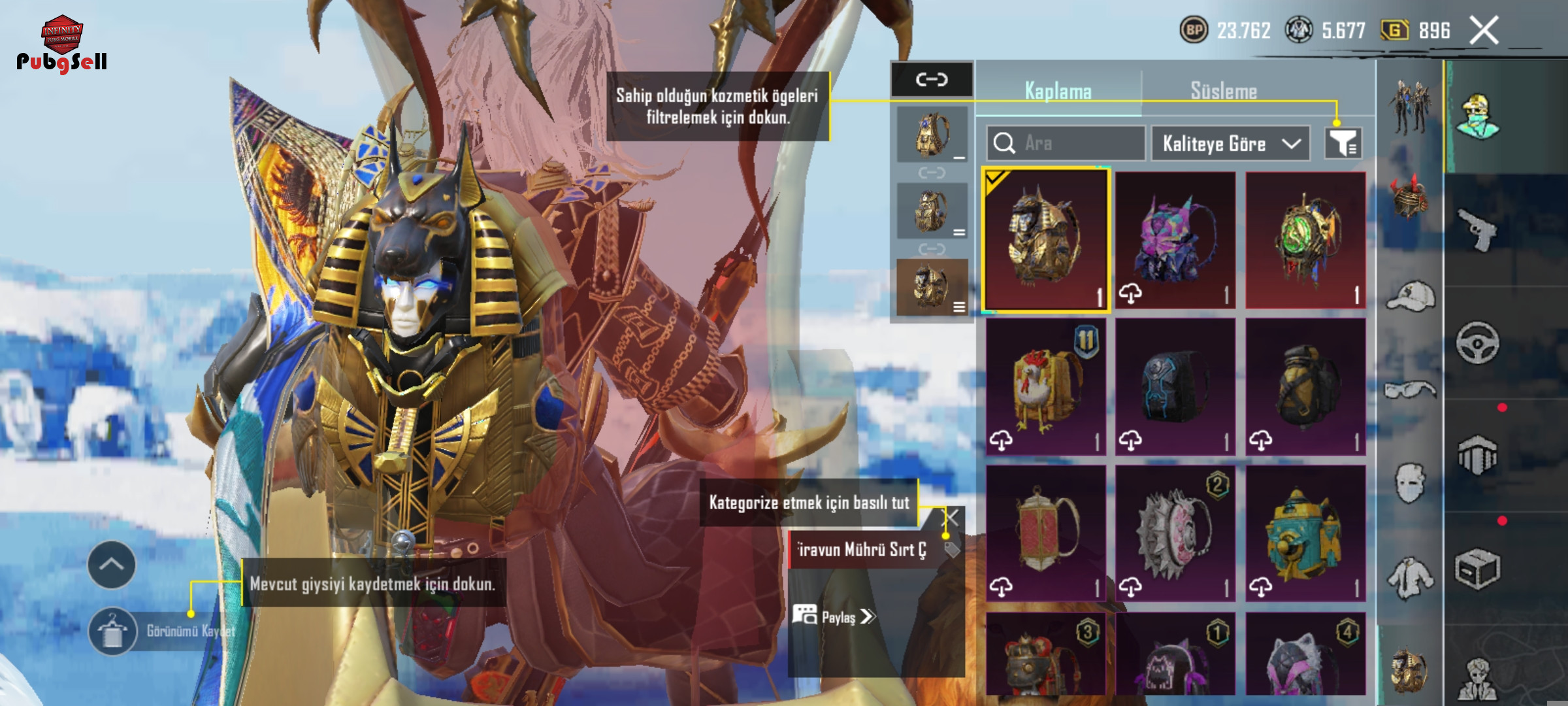Viewport: 1568px width, 706px height.
Task: Select the golden pharaoh backpack skin
Action: point(1045,240)
